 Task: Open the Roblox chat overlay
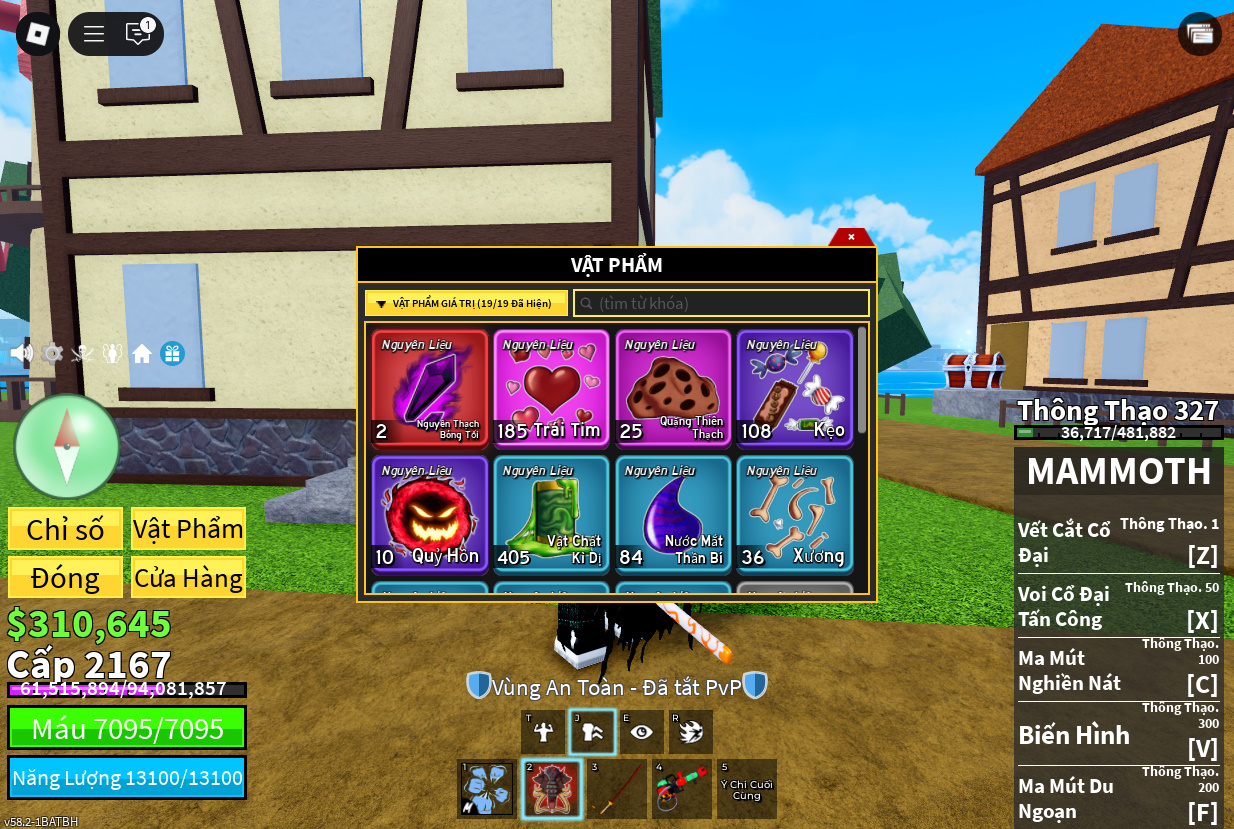(x=138, y=34)
